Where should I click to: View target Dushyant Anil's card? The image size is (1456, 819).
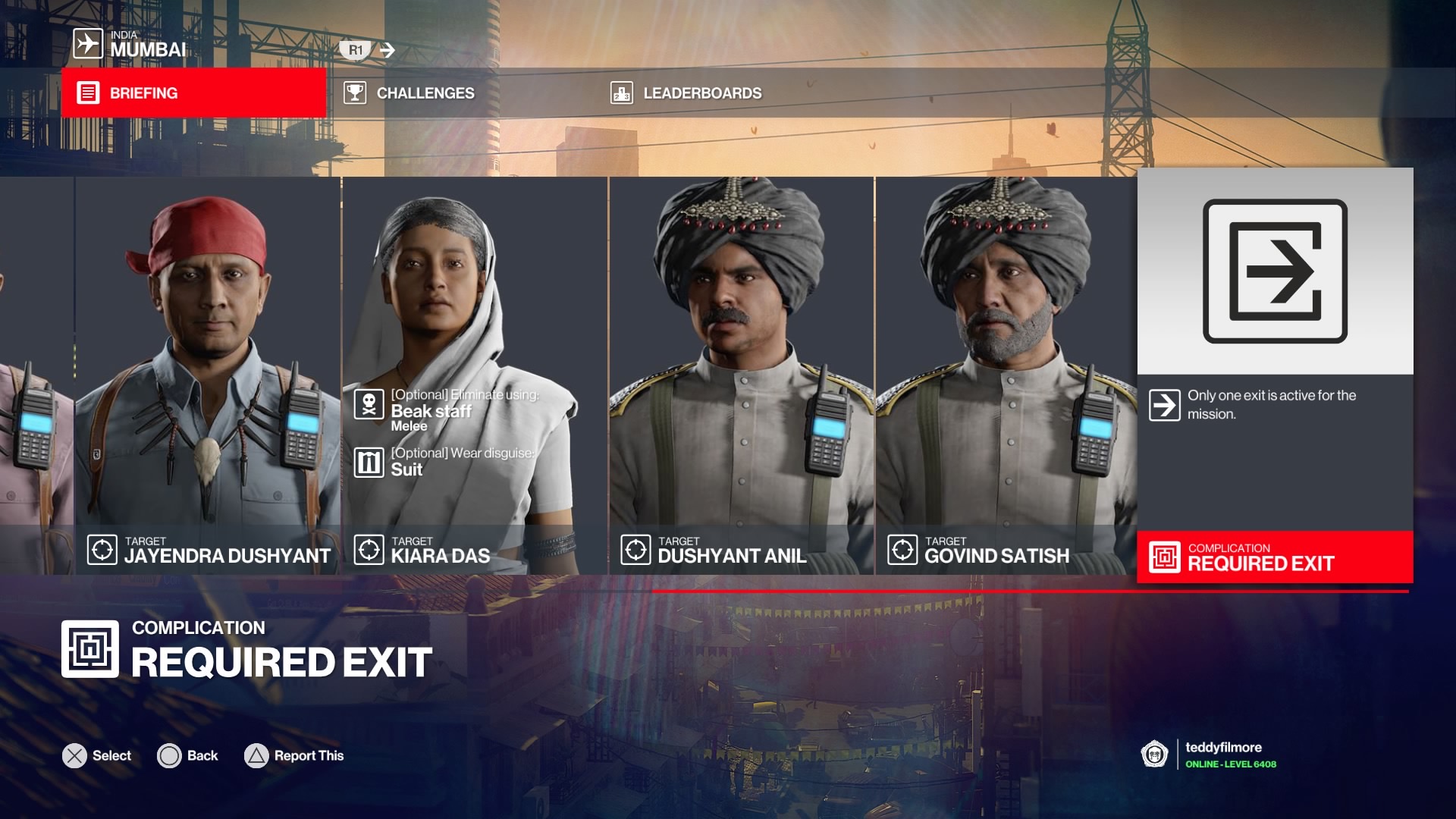click(742, 375)
